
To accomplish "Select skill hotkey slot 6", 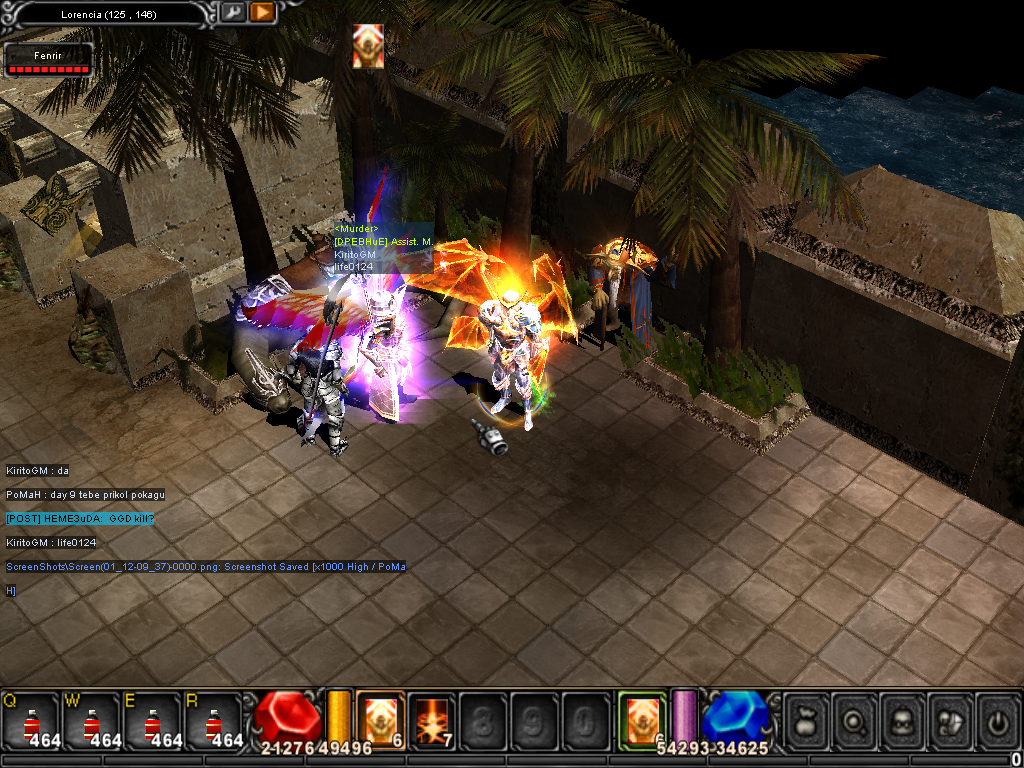I will click(x=380, y=720).
